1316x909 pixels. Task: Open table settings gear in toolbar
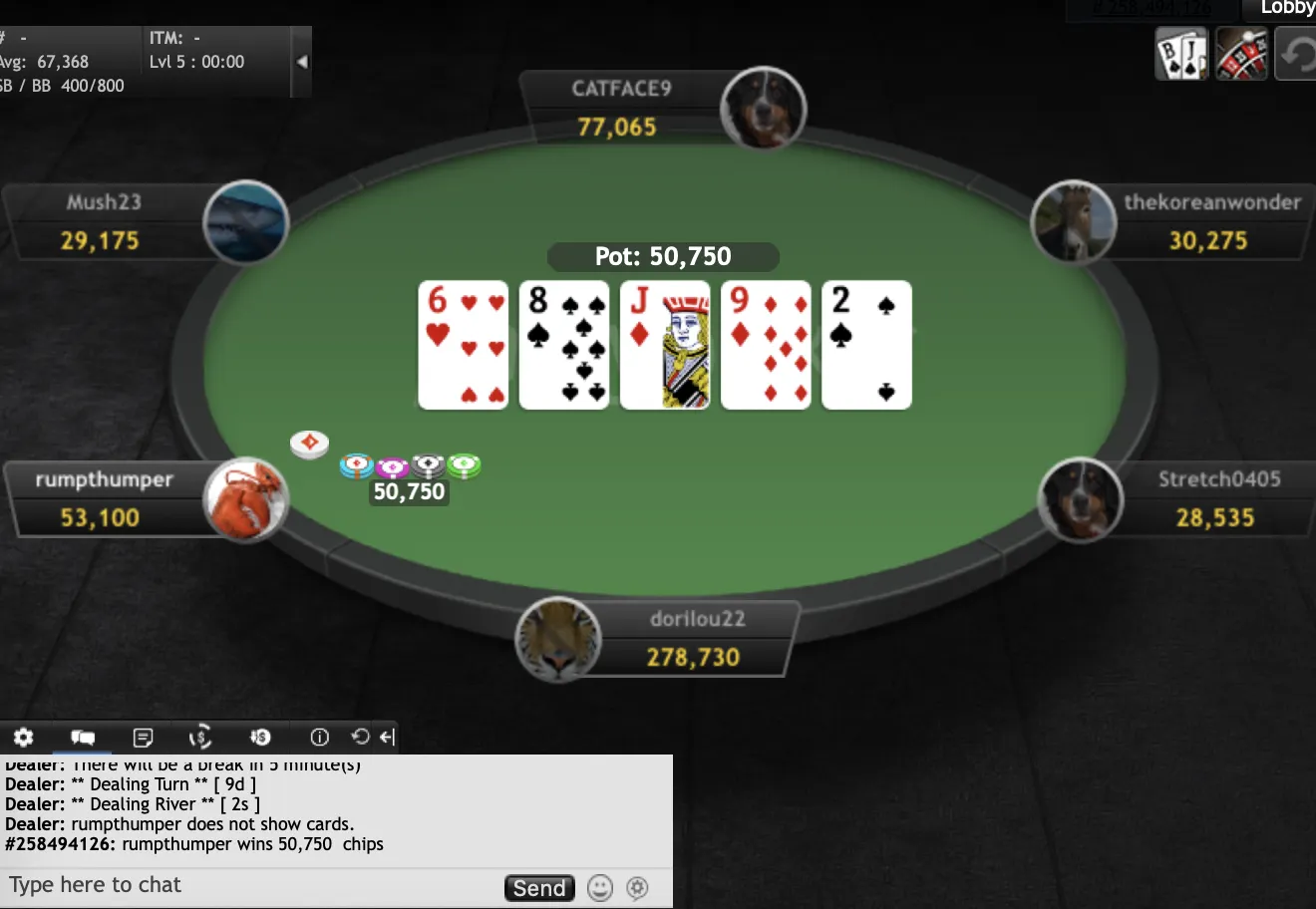pyautogui.click(x=24, y=738)
